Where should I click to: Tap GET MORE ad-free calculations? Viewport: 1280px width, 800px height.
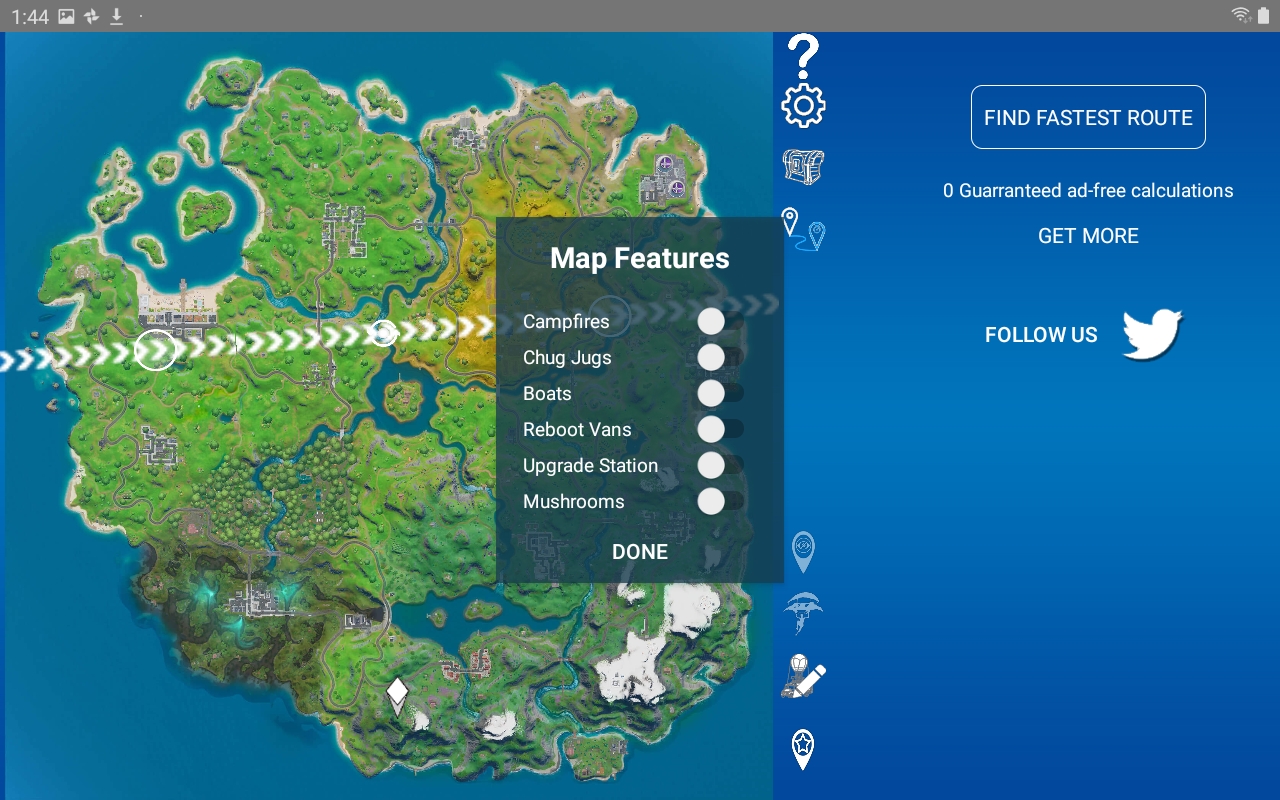[x=1088, y=236]
